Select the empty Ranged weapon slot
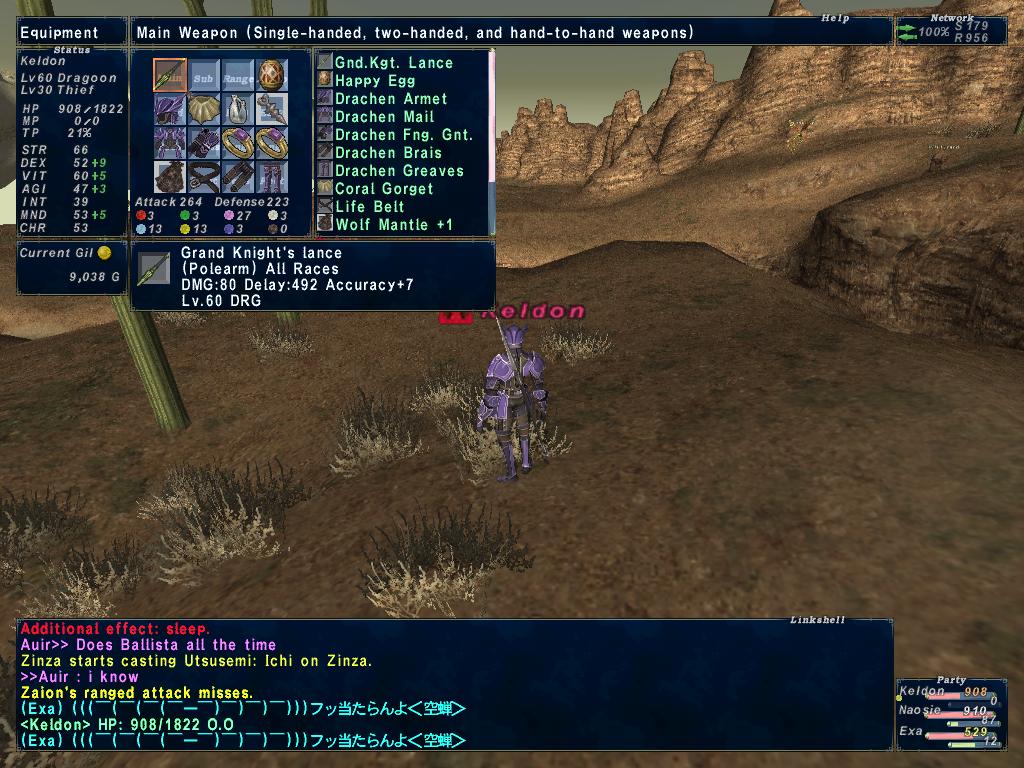The height and width of the screenshot is (768, 1024). pyautogui.click(x=238, y=75)
